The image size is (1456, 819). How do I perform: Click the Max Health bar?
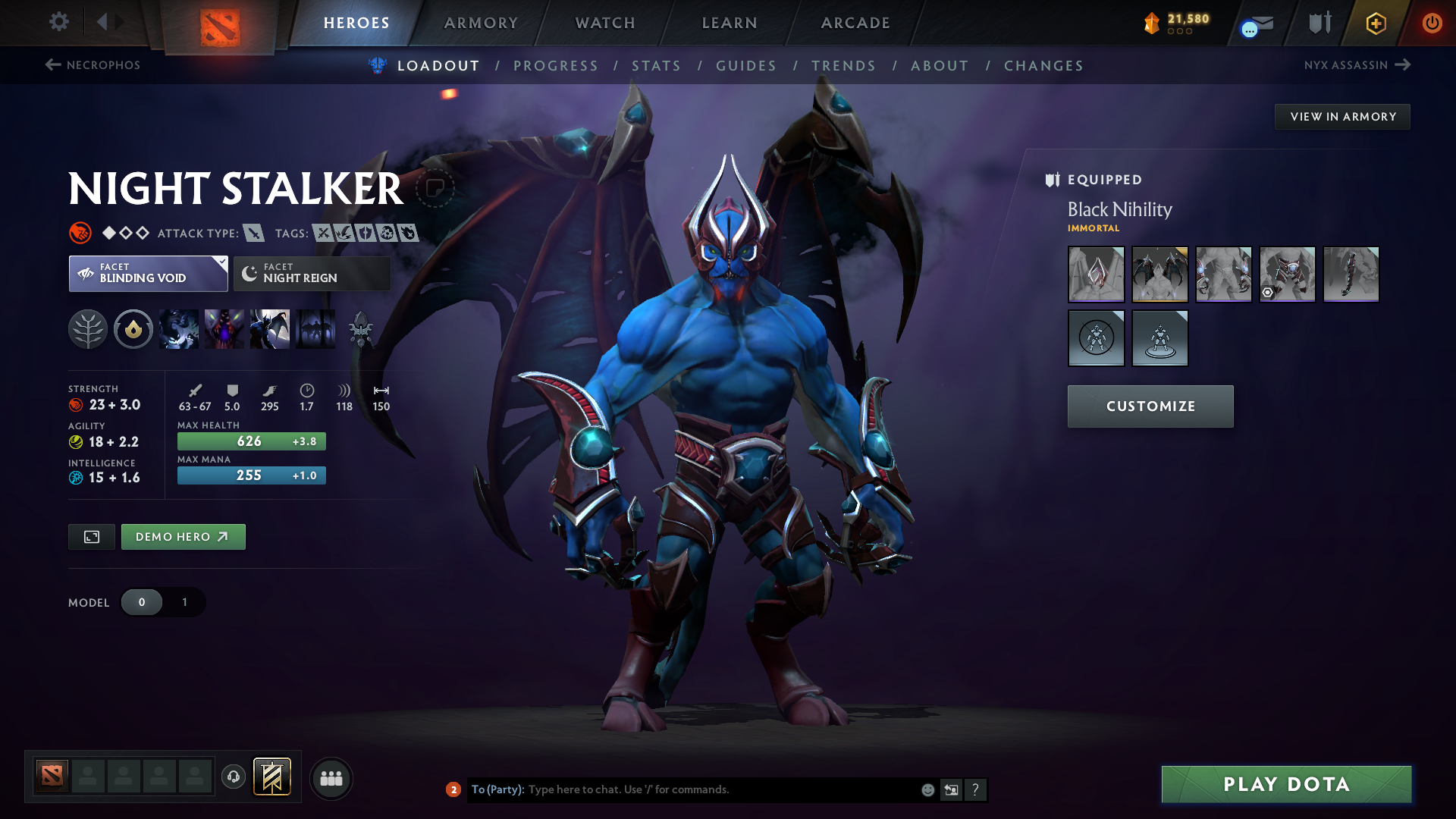pos(251,441)
